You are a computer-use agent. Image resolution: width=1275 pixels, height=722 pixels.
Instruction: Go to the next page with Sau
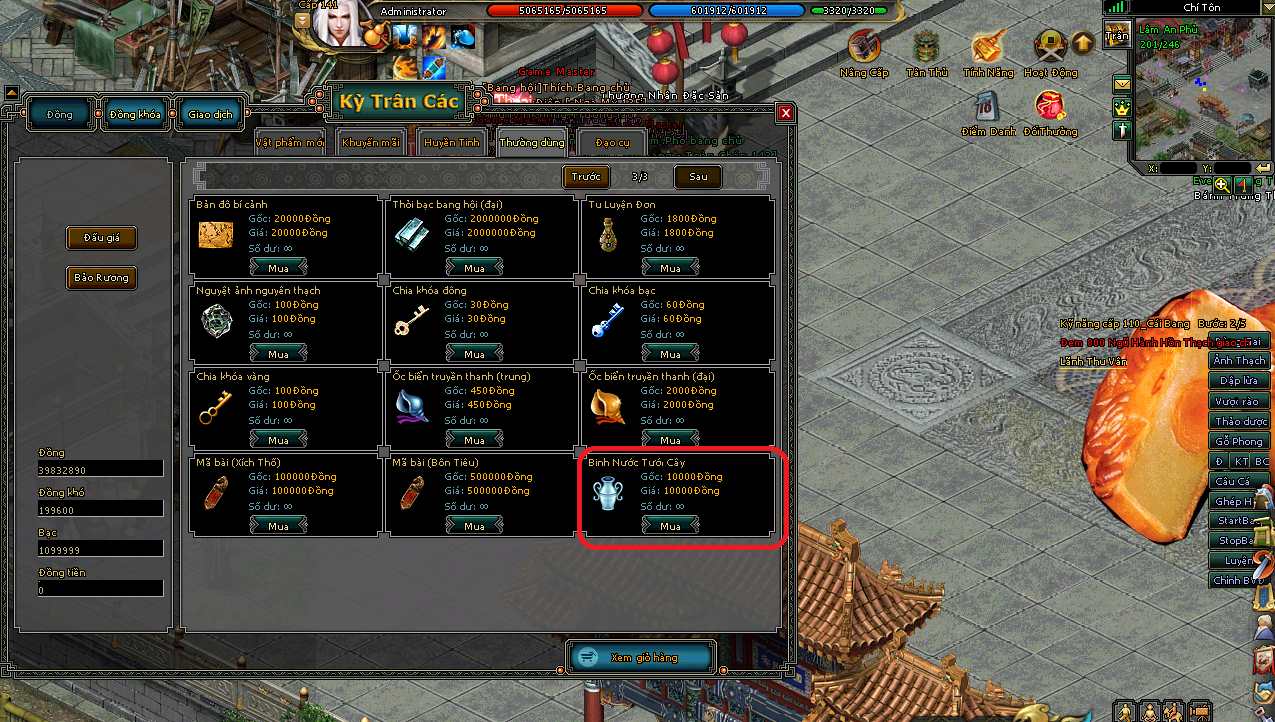698,177
